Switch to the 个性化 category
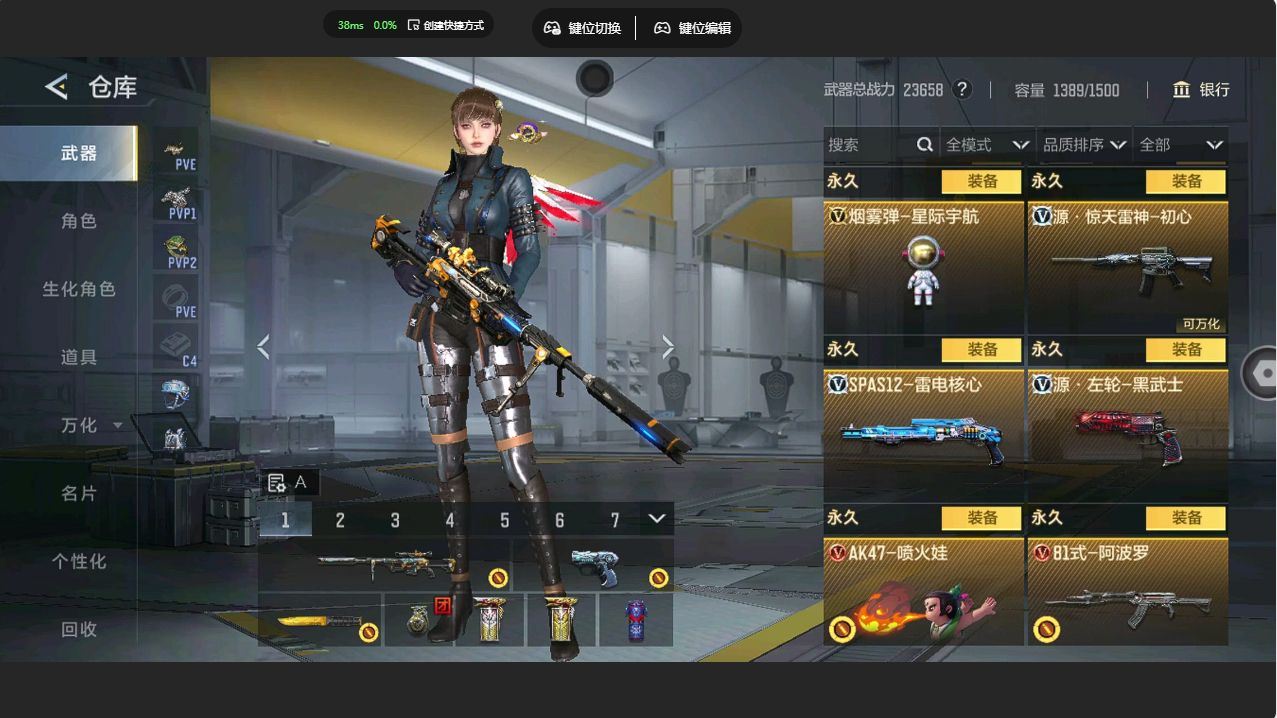 point(79,561)
